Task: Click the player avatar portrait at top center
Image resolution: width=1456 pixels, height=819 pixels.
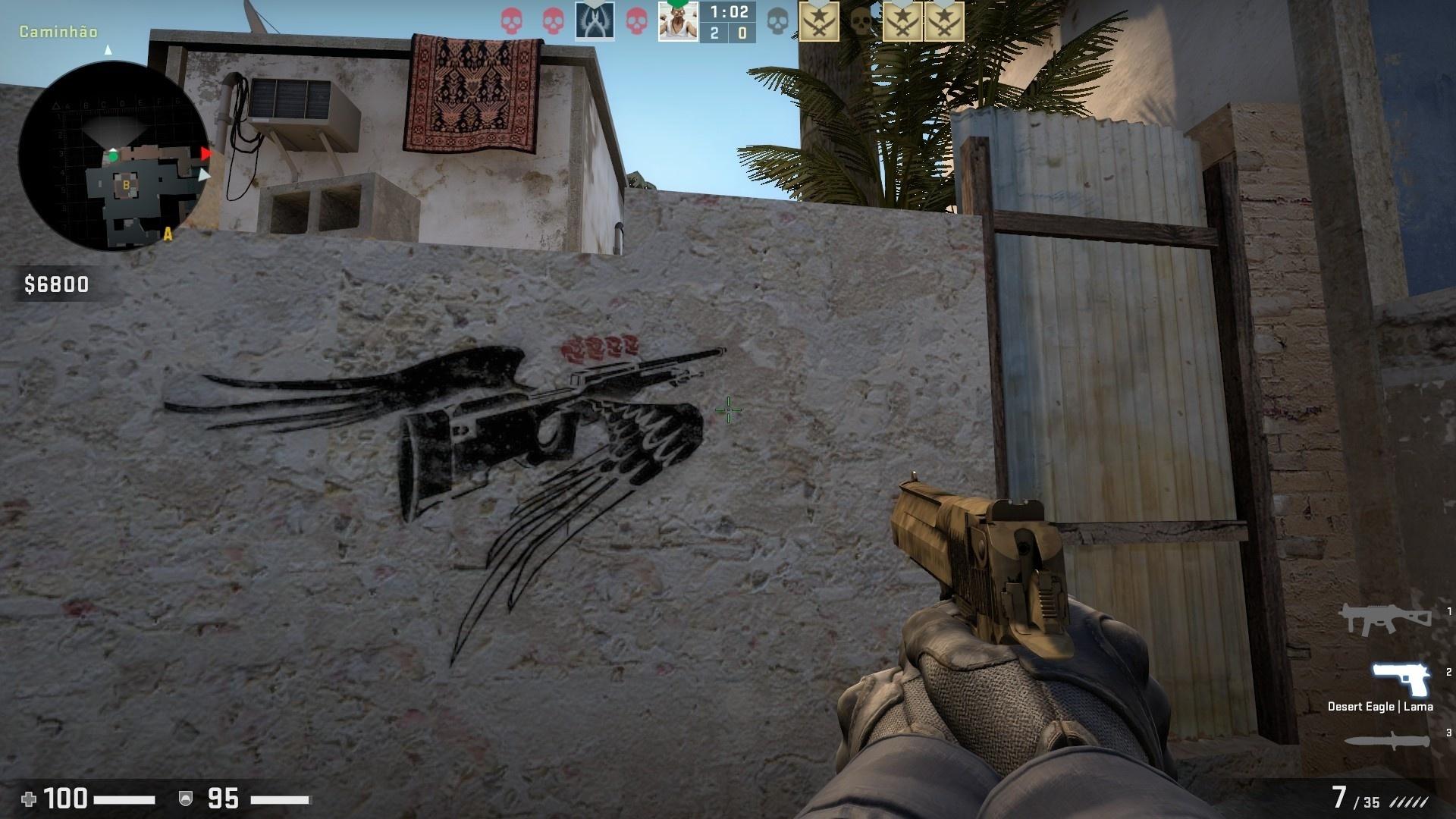Action: [677, 20]
